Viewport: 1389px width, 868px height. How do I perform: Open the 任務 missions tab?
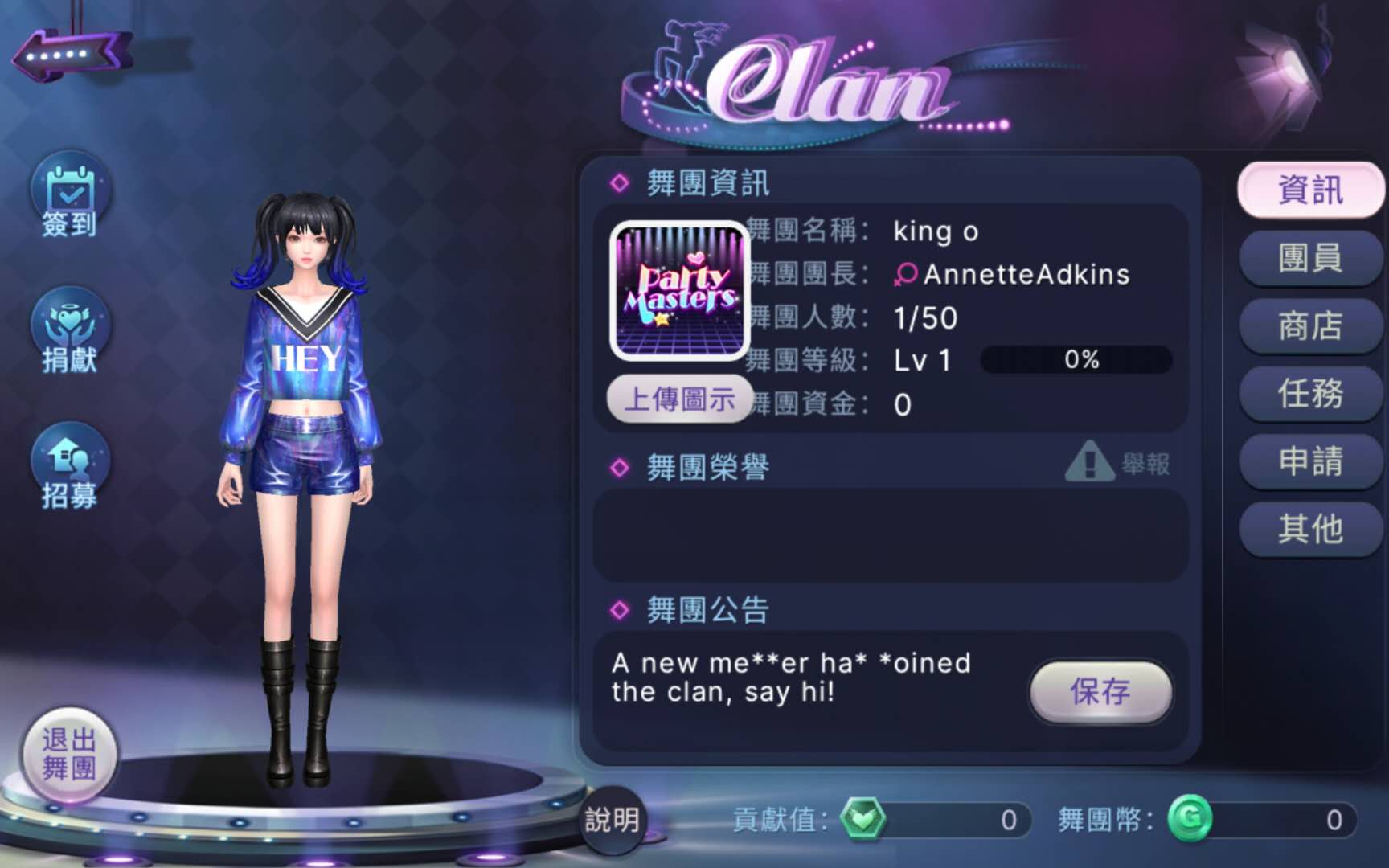[1310, 393]
